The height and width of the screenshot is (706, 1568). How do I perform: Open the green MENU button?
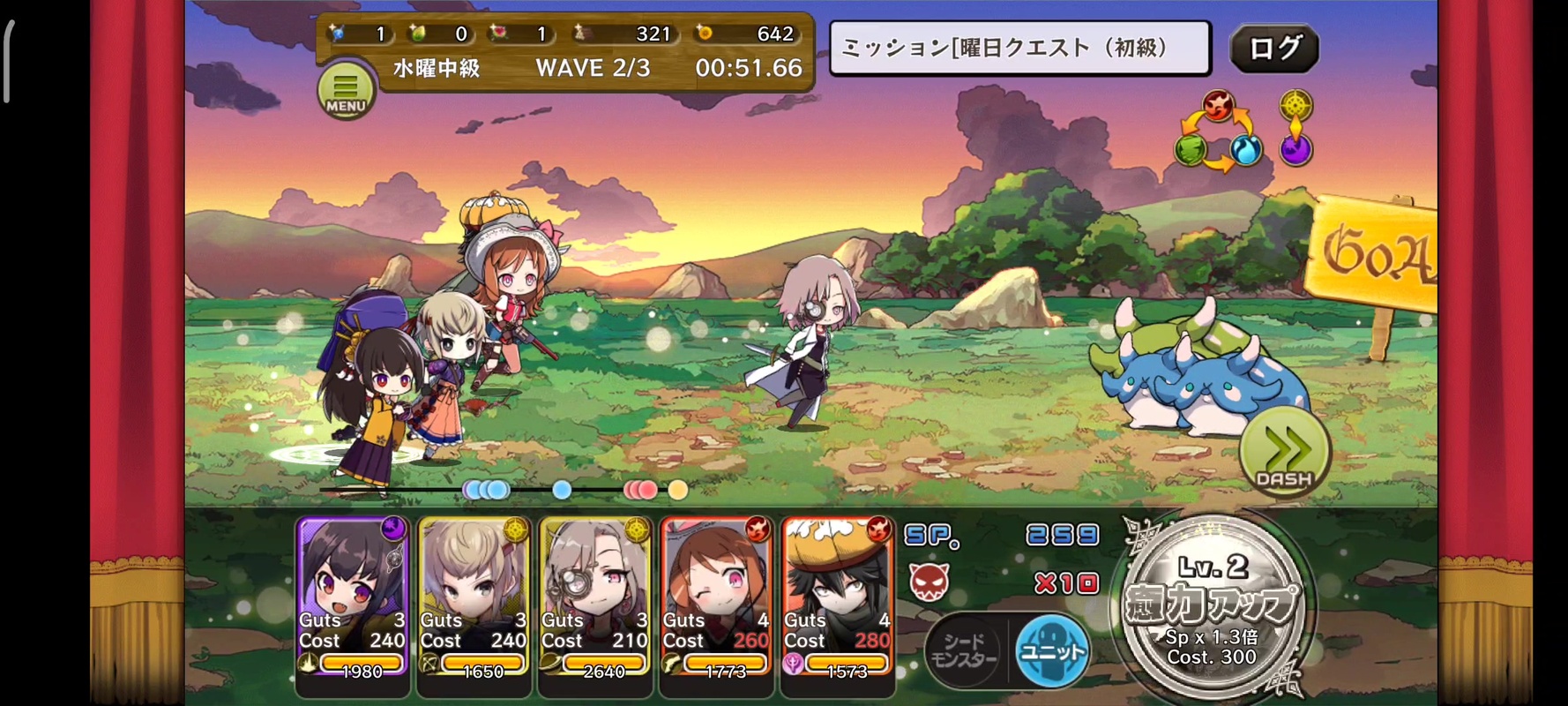(x=345, y=90)
